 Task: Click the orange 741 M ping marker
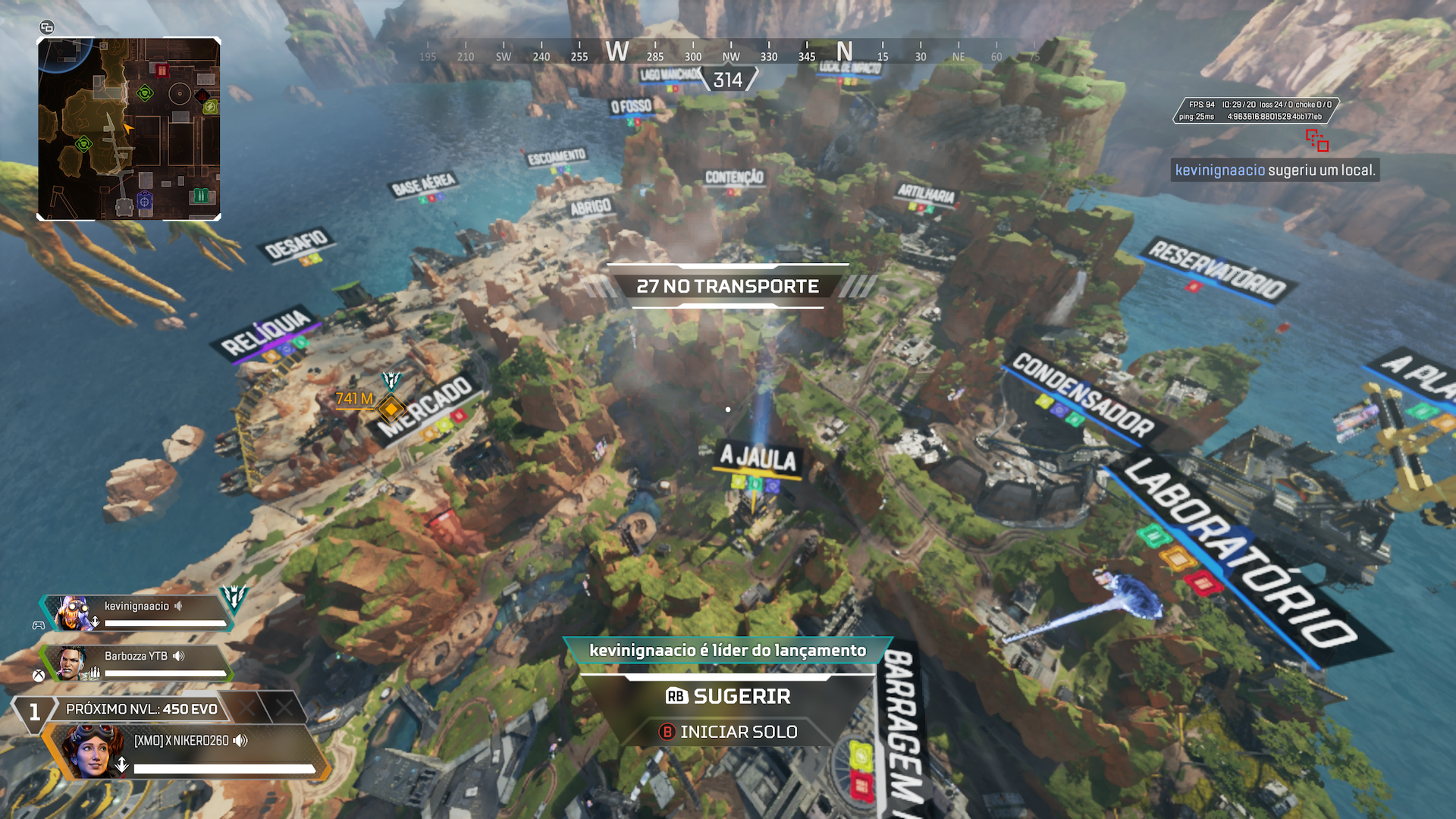[391, 409]
